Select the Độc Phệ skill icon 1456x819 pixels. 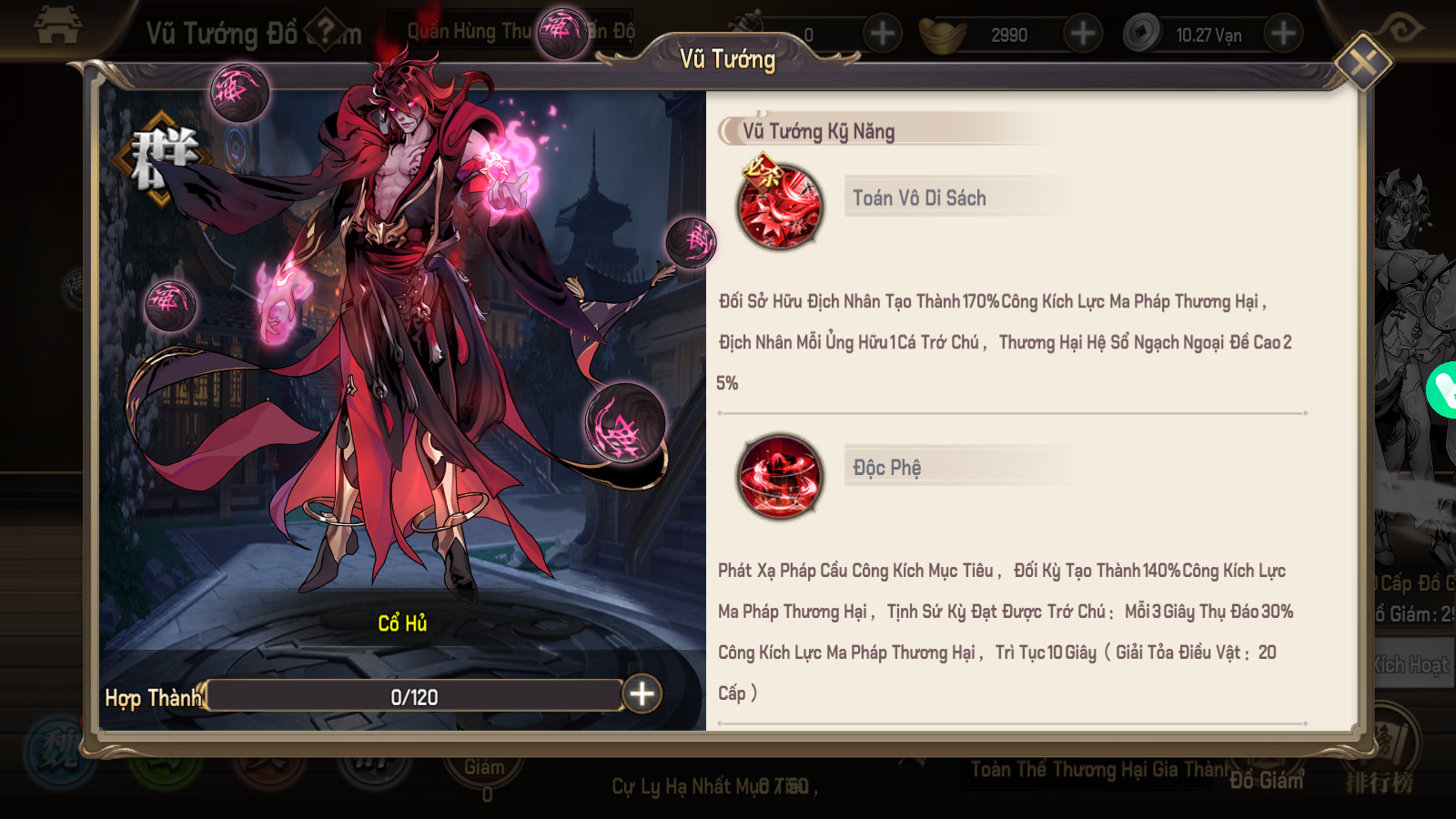click(780, 476)
